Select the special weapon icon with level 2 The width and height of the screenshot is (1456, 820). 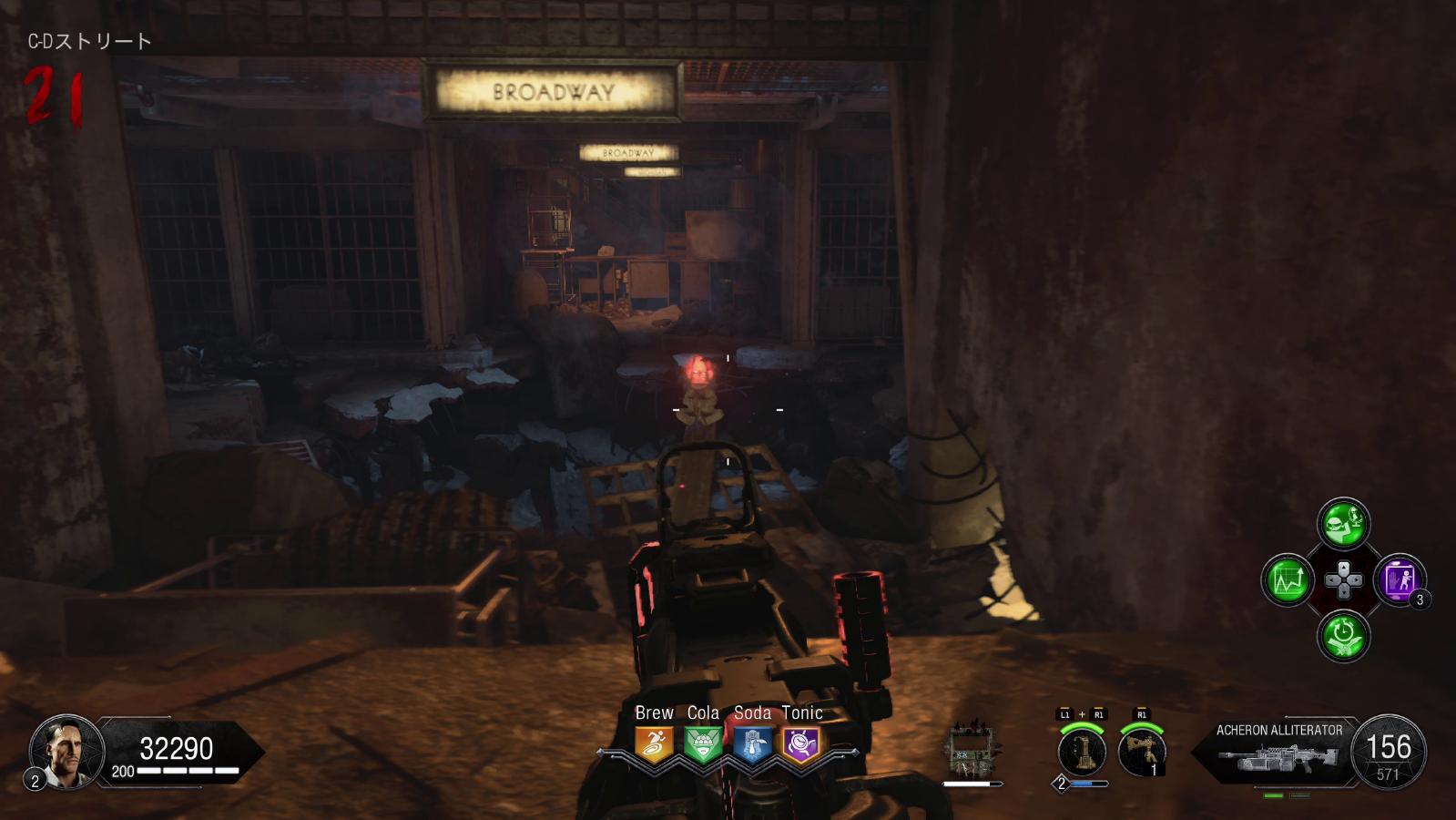click(x=1082, y=753)
